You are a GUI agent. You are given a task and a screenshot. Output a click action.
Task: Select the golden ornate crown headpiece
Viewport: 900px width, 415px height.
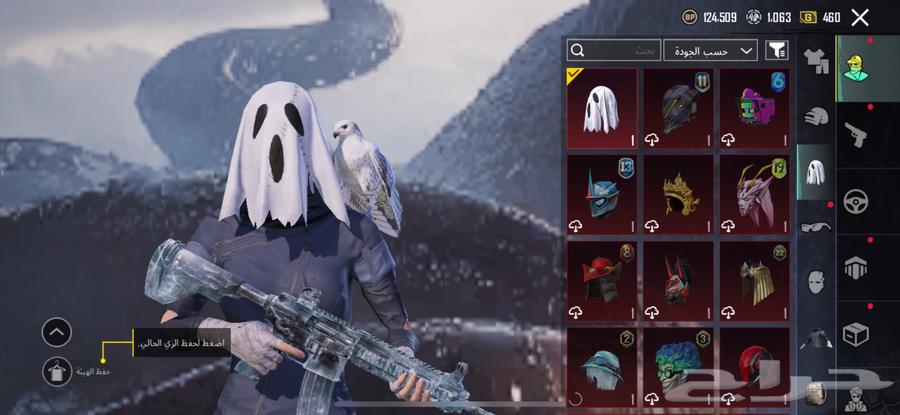678,194
